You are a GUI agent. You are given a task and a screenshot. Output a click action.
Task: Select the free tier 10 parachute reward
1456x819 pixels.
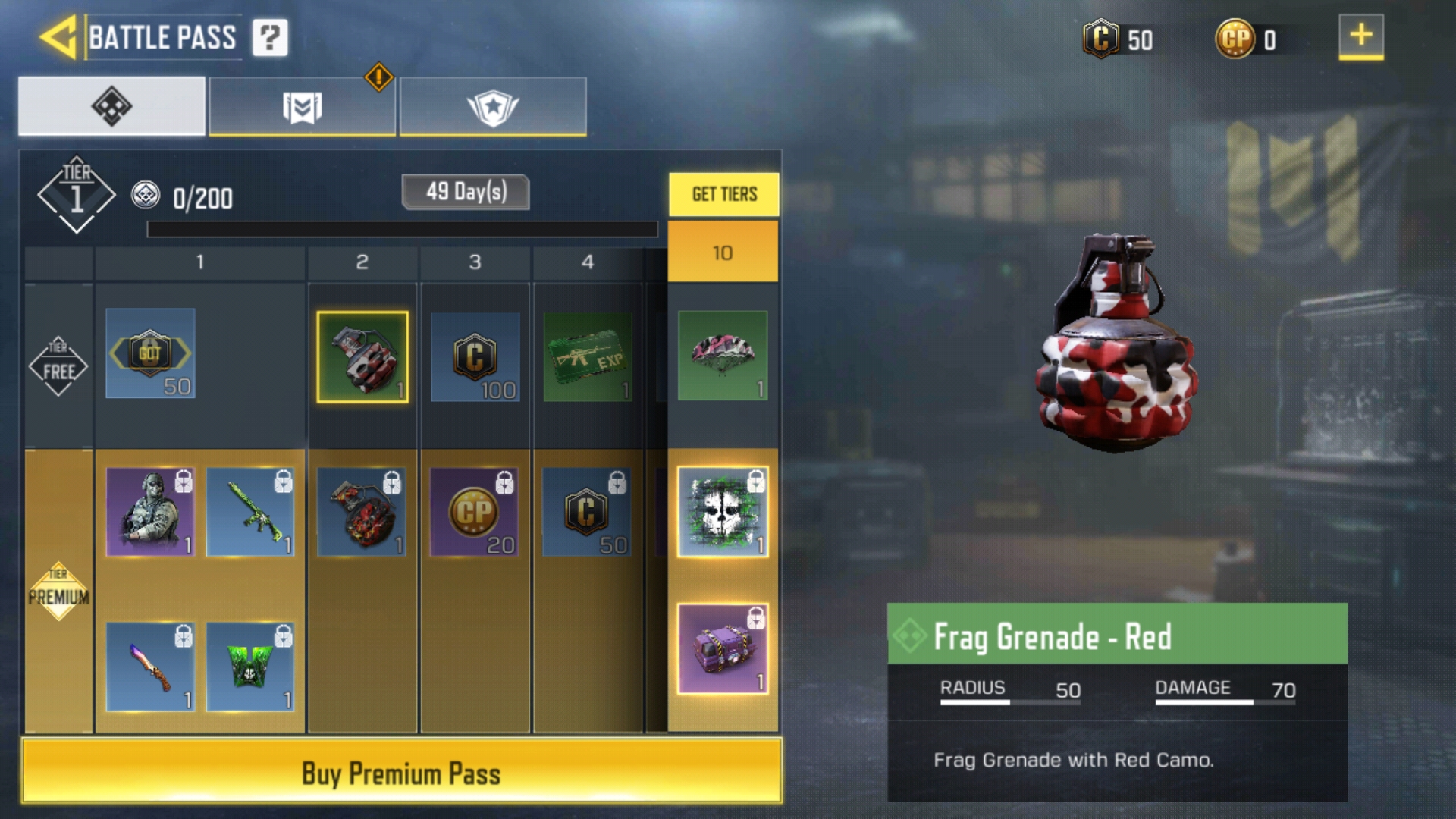(x=722, y=355)
